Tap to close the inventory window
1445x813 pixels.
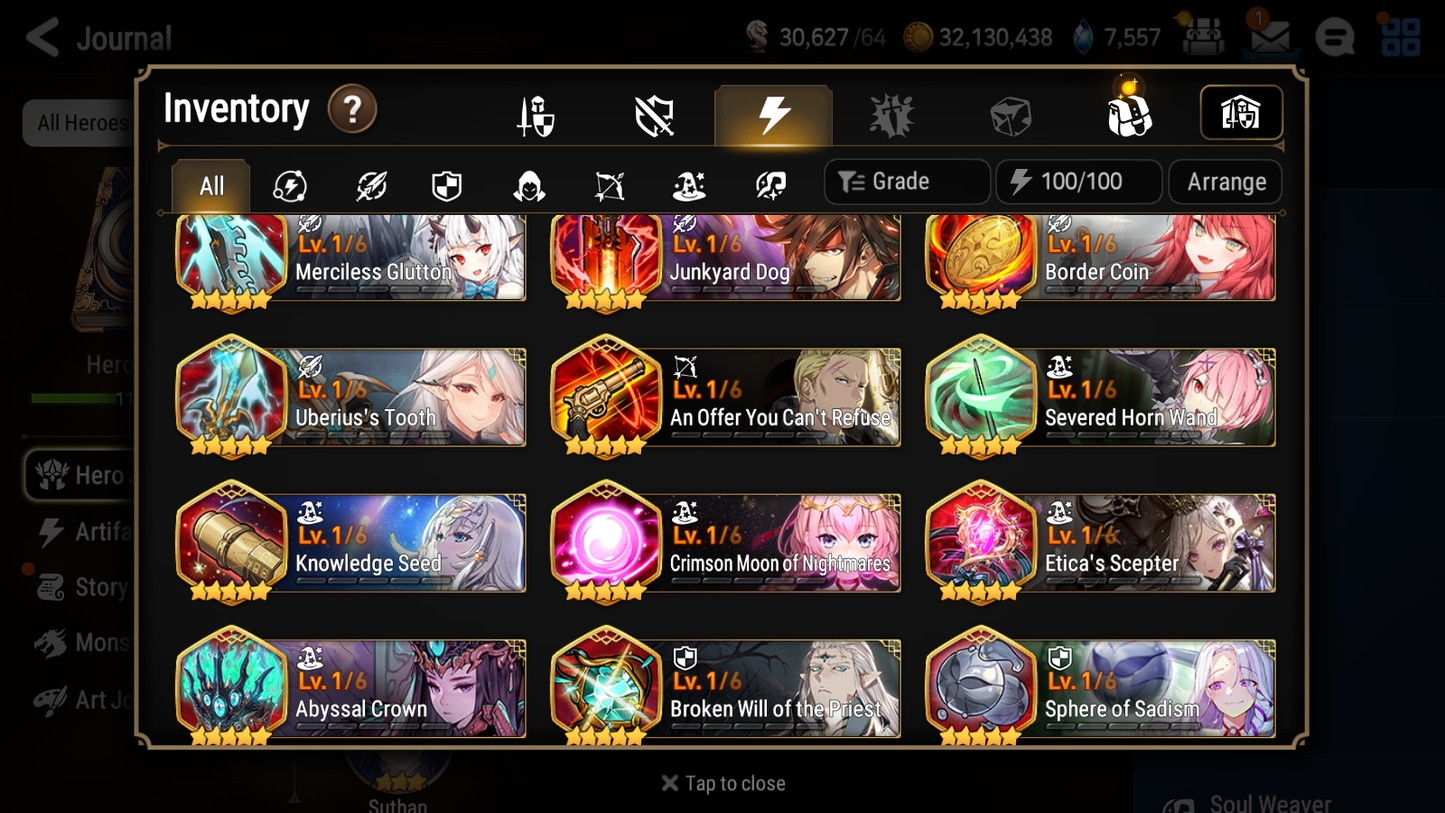[722, 783]
